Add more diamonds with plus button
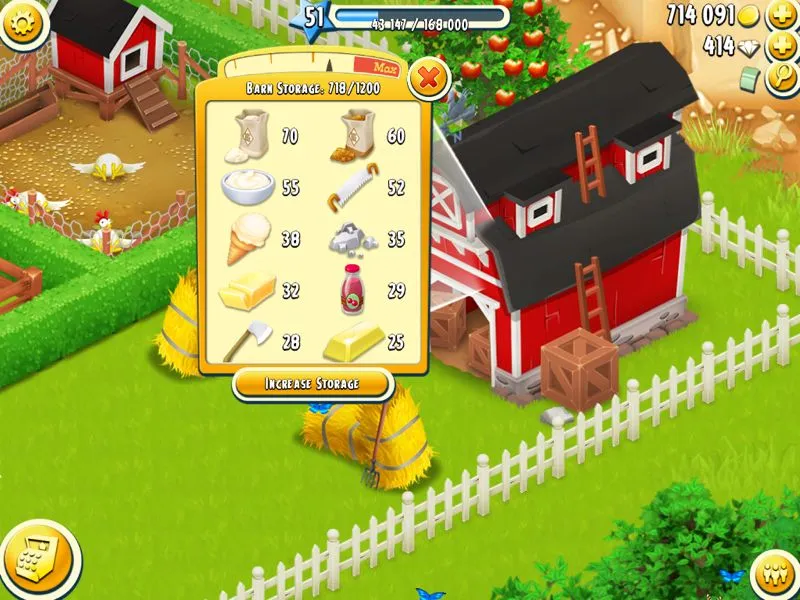The image size is (800, 600). coord(780,47)
